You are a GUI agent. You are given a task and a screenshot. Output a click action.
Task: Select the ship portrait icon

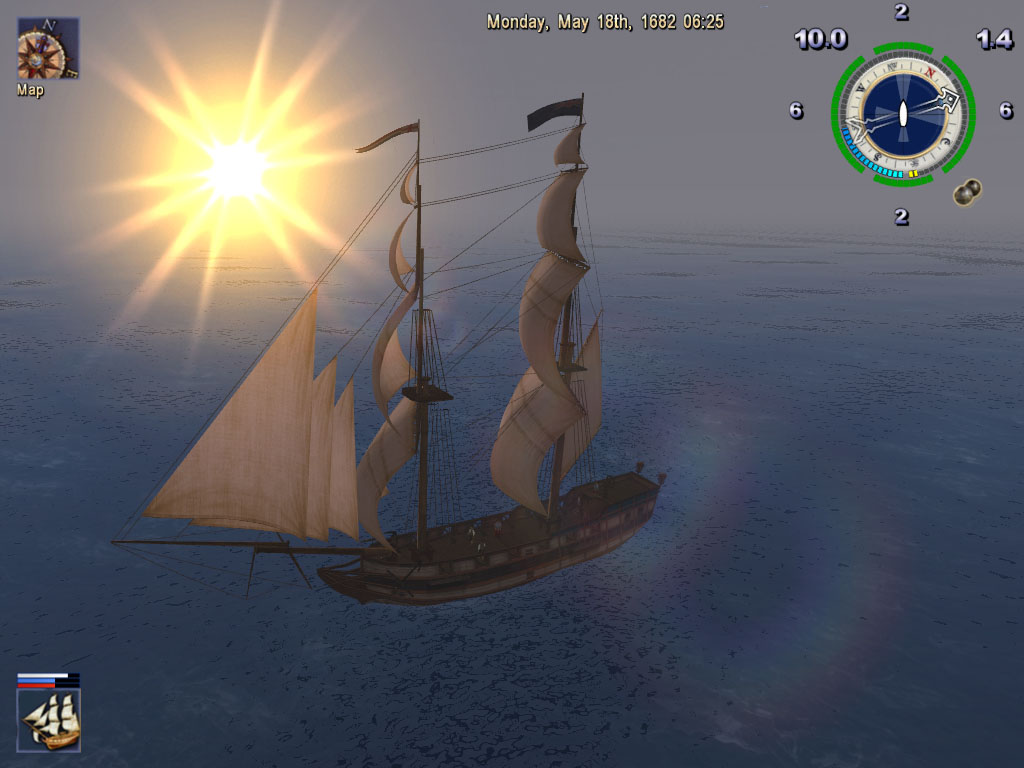tap(49, 720)
